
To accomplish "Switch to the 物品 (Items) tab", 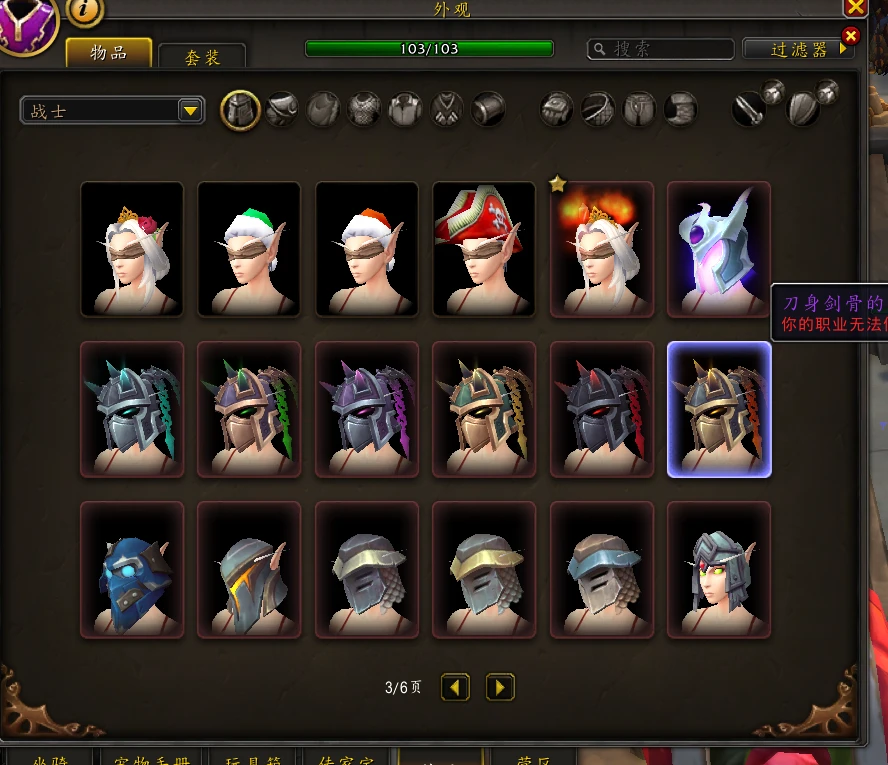I will coord(109,53).
